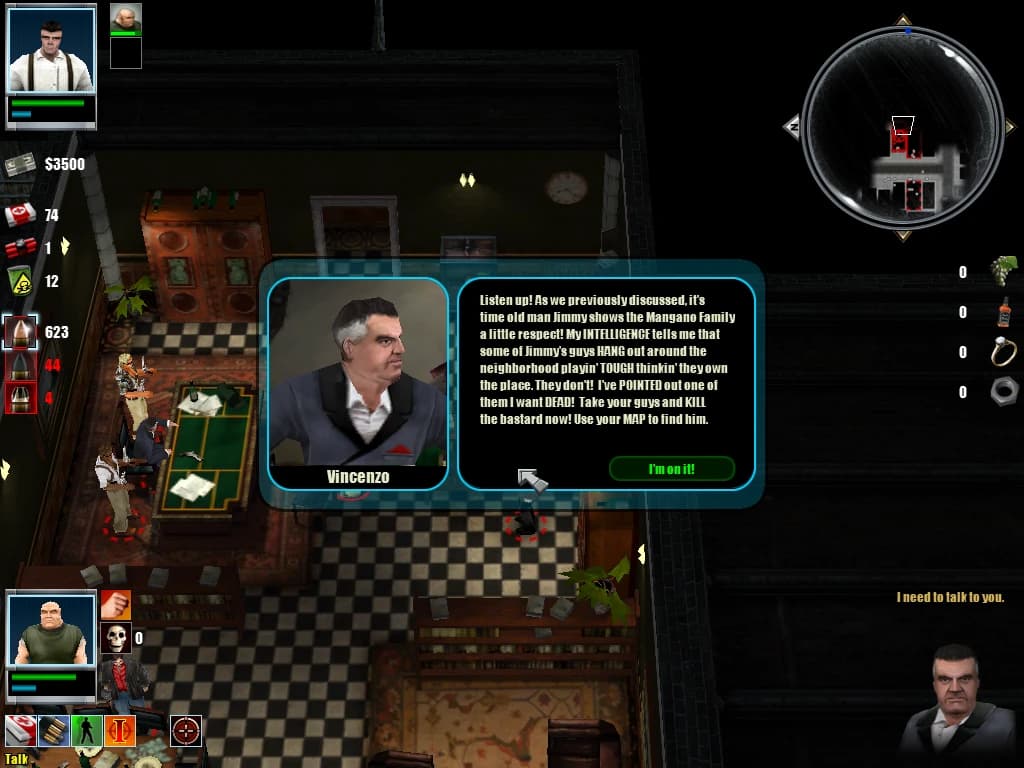
Task: Click the cash stack money icon
Action: [20, 164]
